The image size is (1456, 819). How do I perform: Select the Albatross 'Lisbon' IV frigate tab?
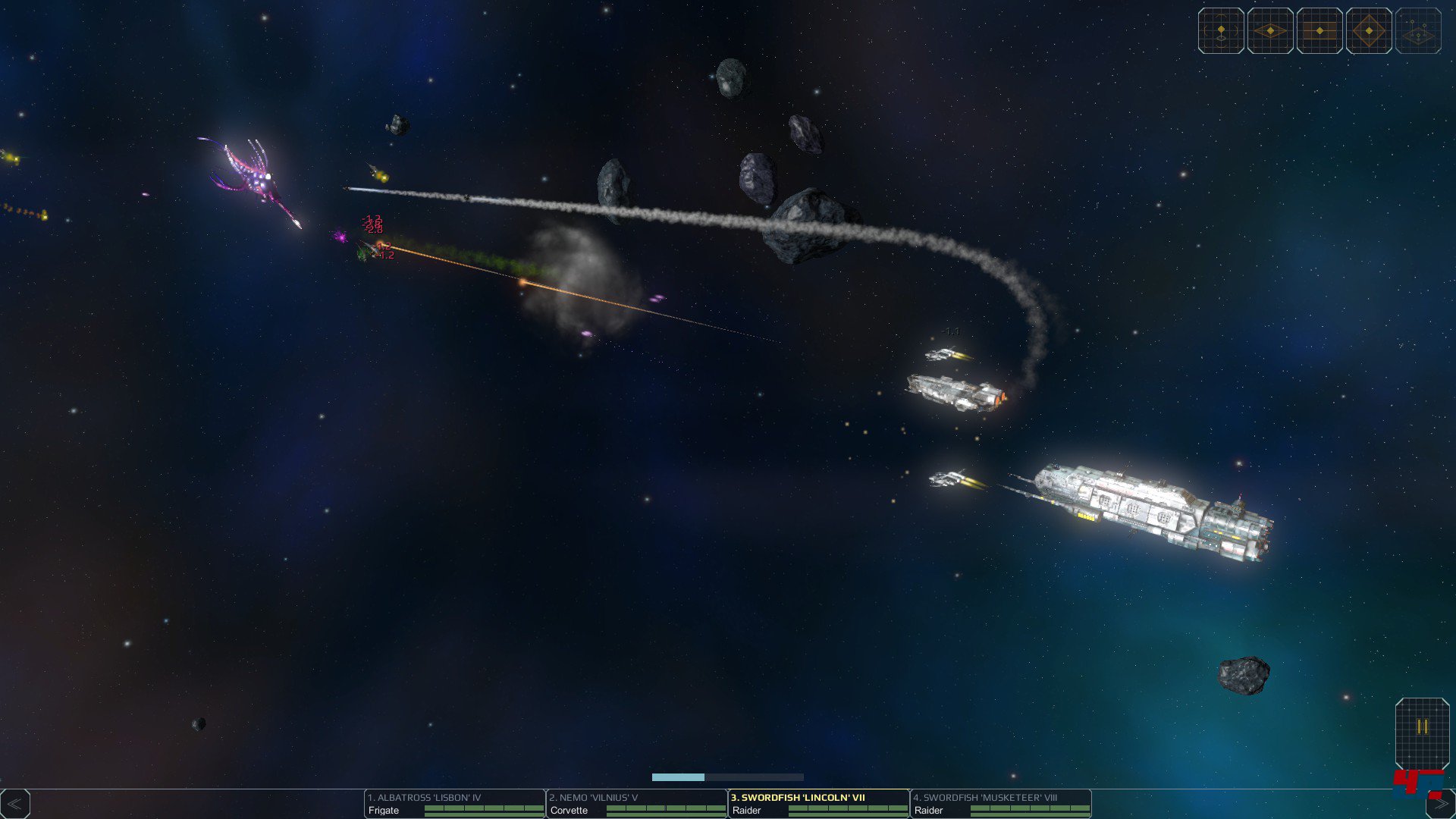tap(454, 804)
